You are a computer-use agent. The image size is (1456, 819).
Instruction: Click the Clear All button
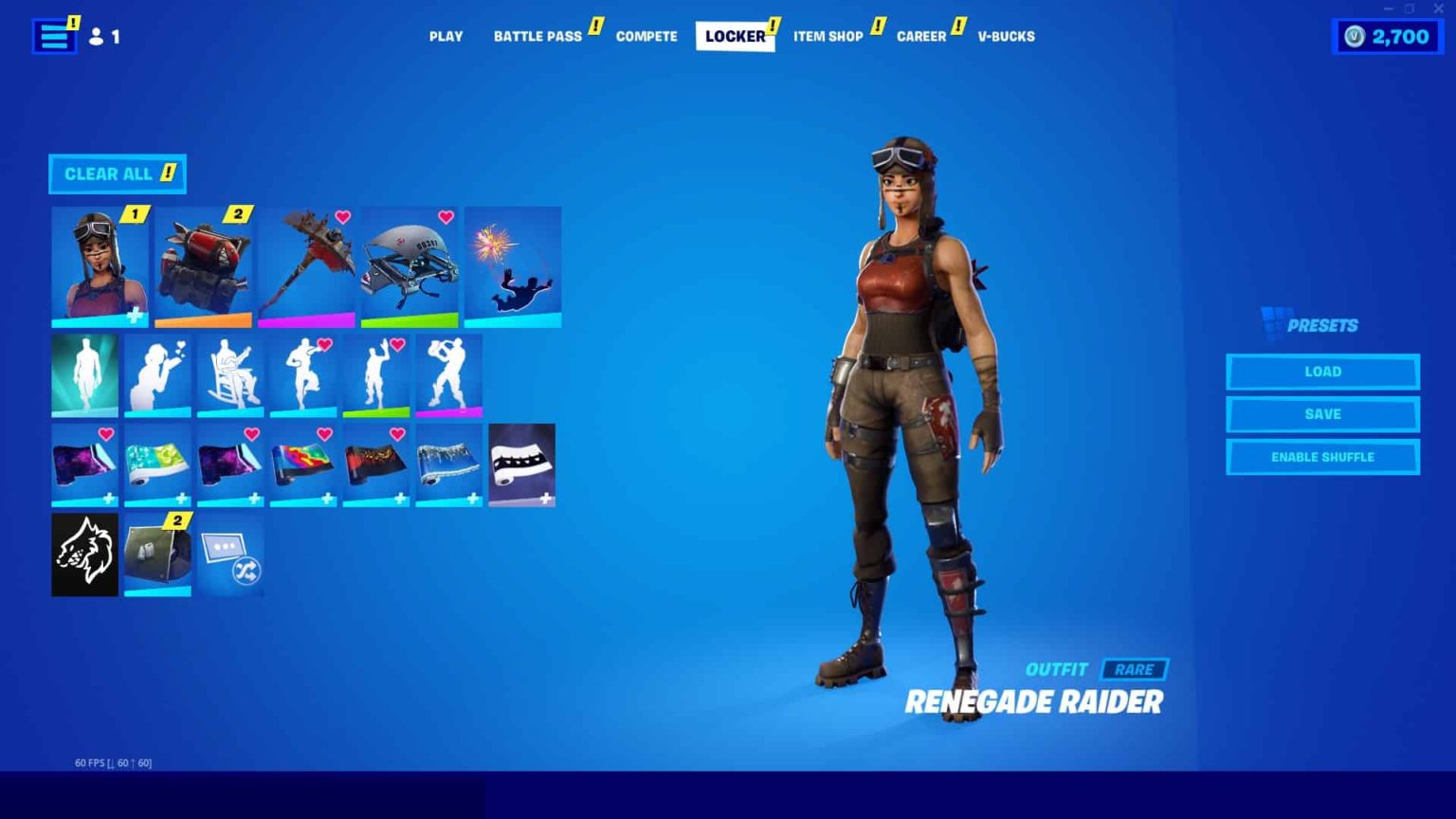(x=117, y=173)
